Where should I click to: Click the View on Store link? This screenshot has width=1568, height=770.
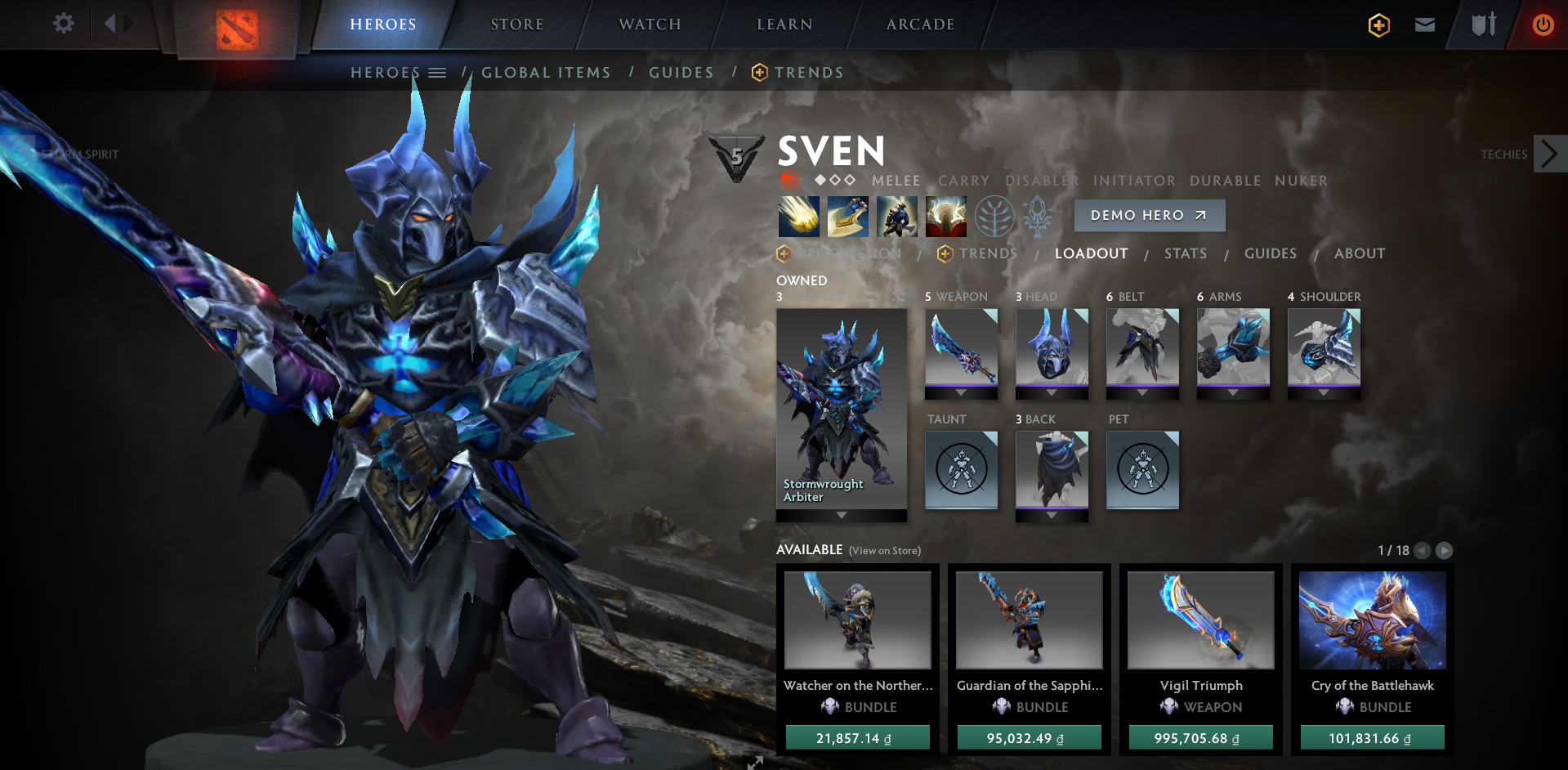coord(885,551)
